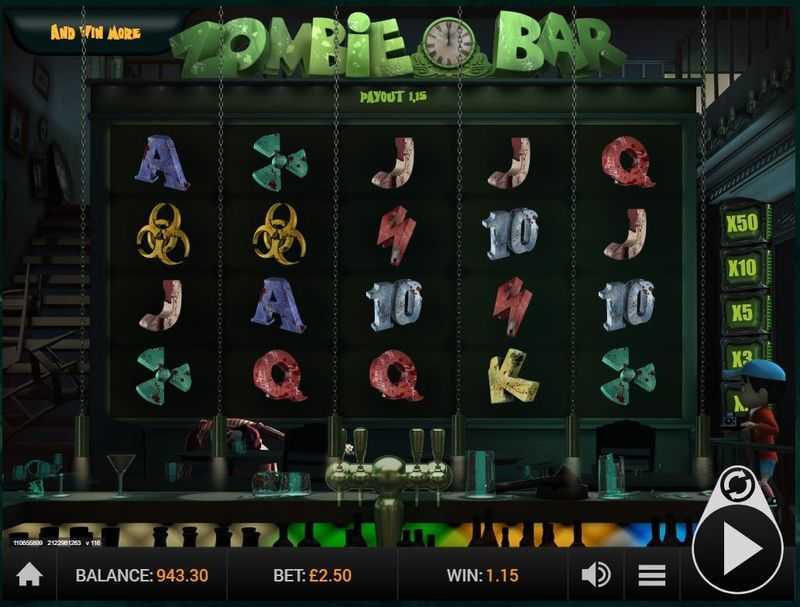
Task: Change the £2.50 bet amount
Action: 310,576
